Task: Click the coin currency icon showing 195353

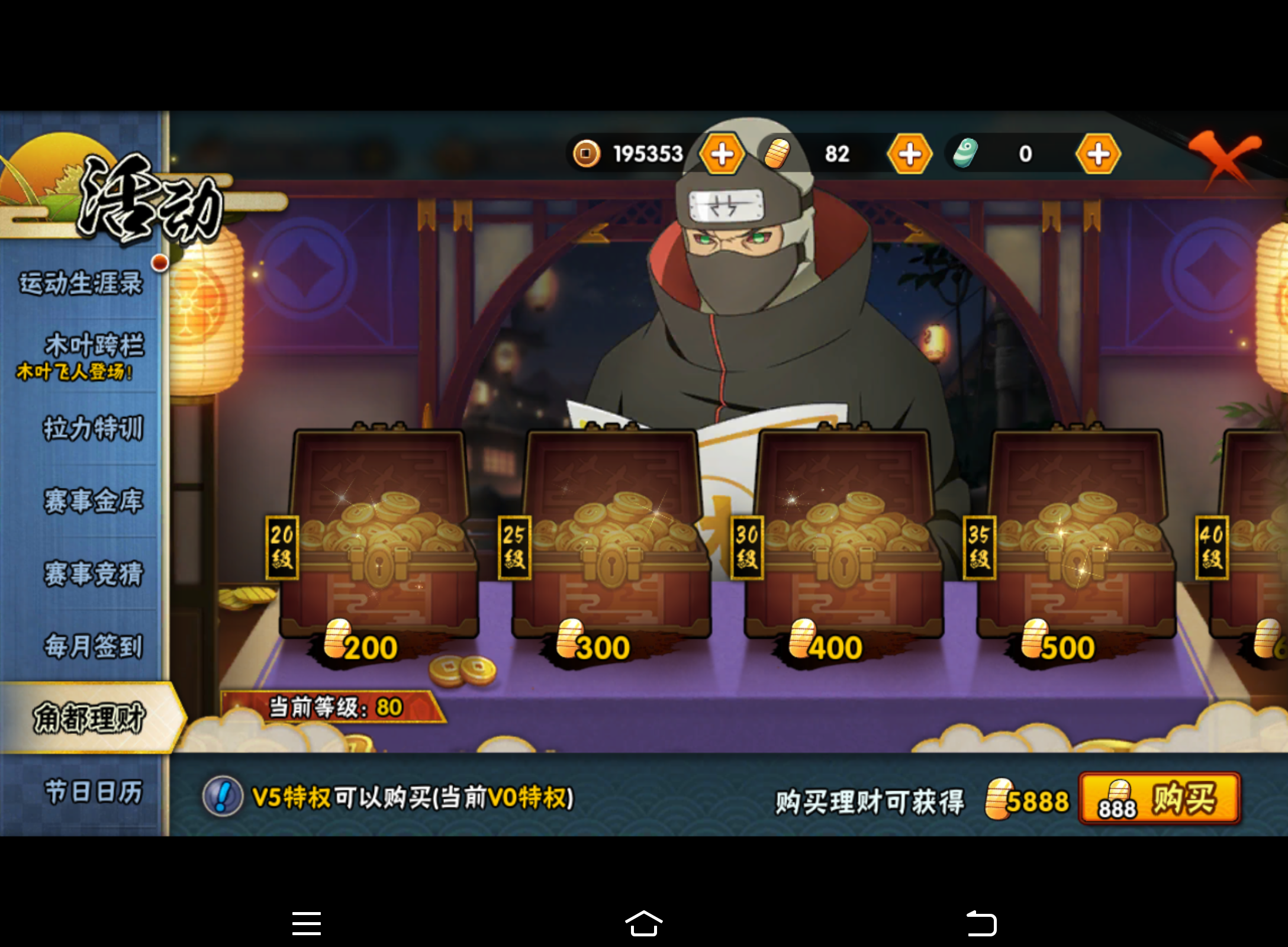Action: point(586,153)
